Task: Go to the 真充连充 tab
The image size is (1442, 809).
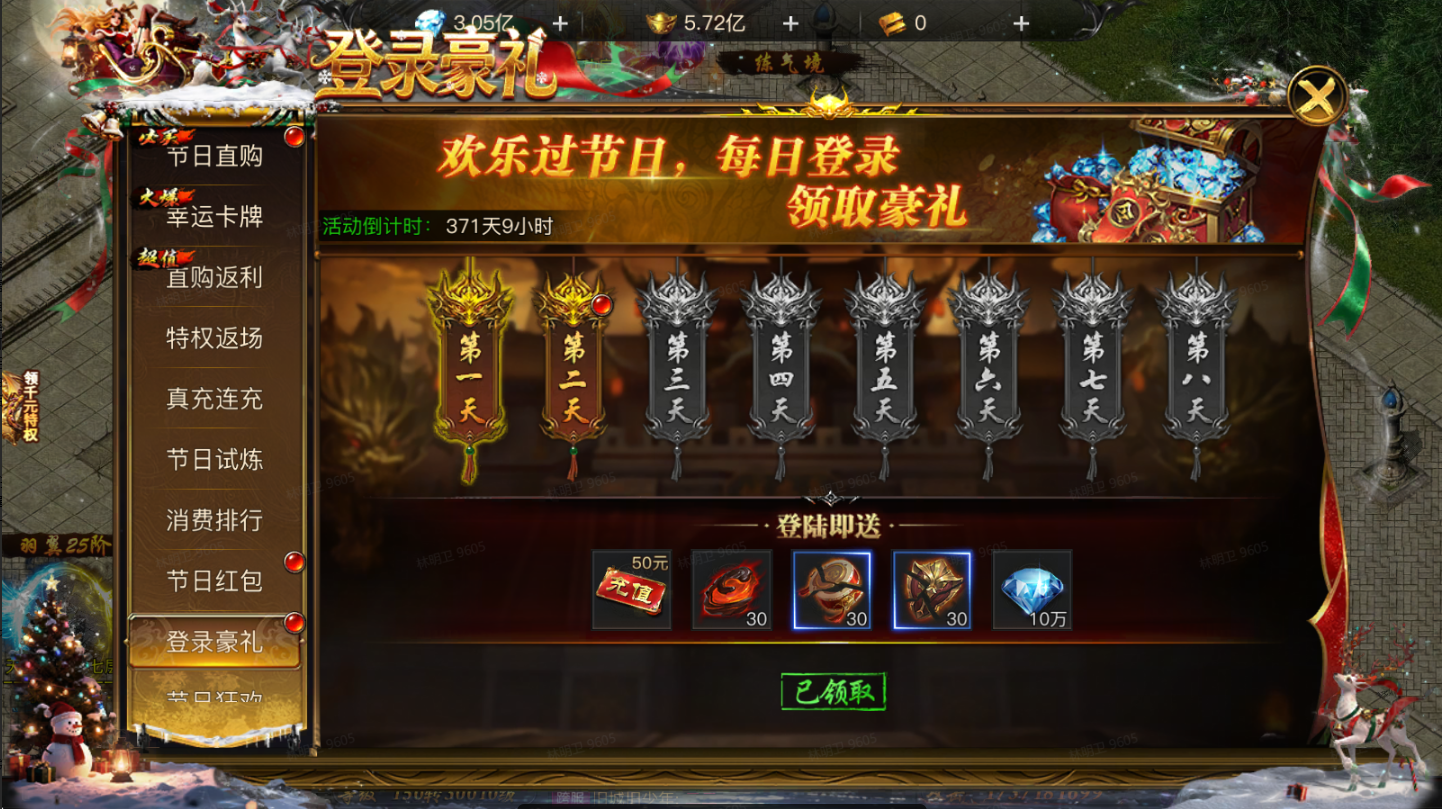Action: (x=214, y=400)
